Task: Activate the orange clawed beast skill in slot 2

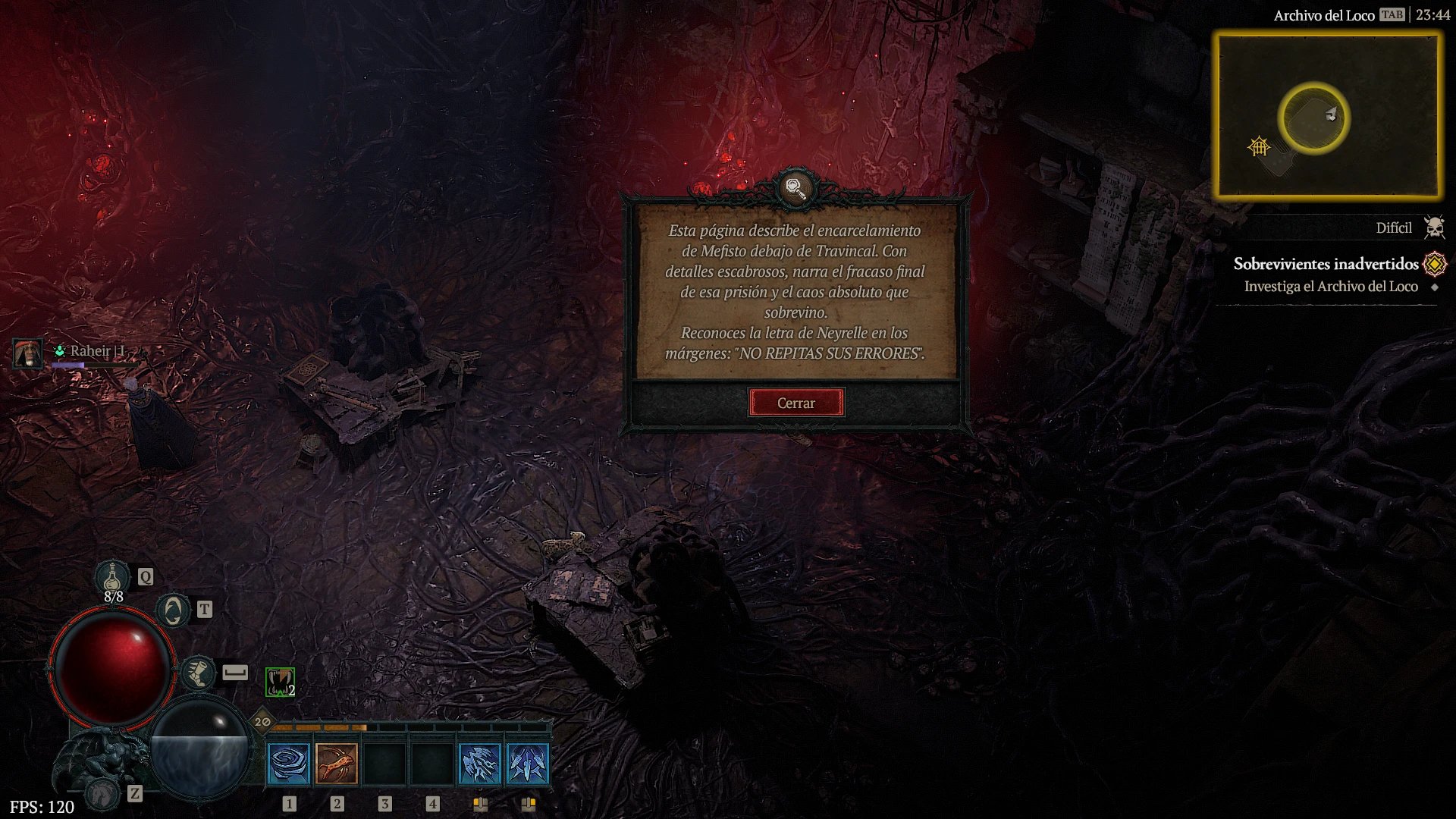Action: pos(337,763)
